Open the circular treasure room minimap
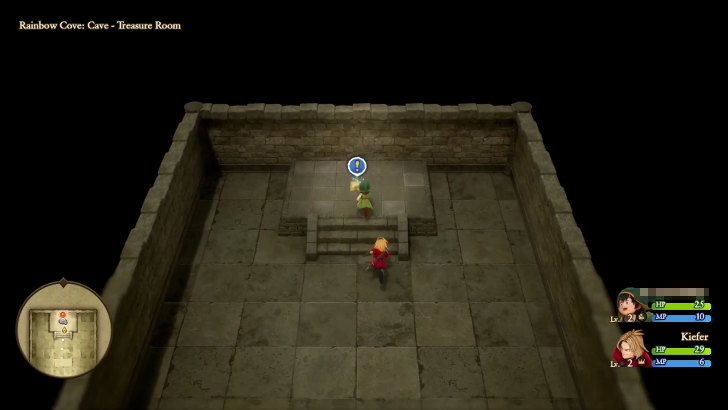 (64, 329)
